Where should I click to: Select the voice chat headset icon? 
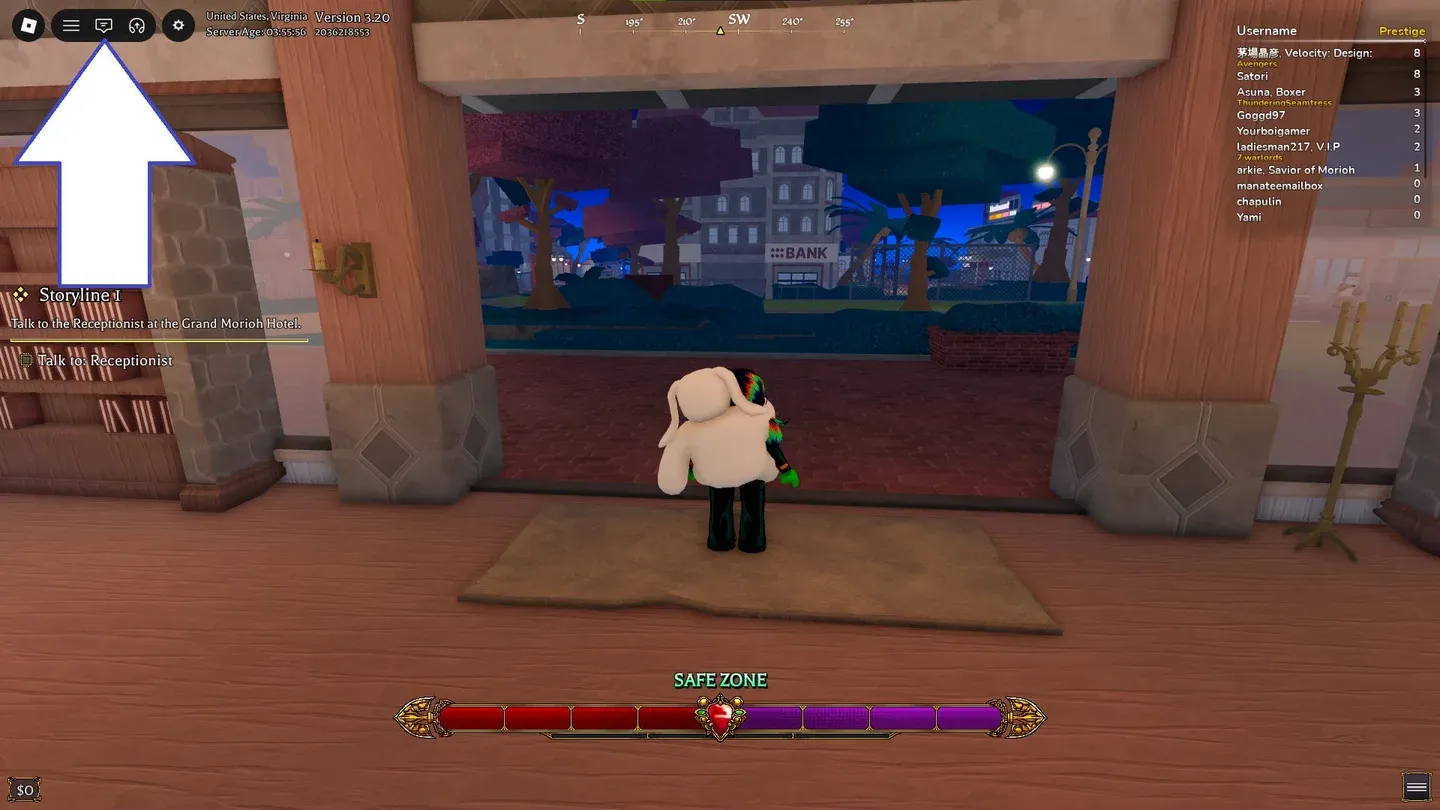(x=137, y=25)
